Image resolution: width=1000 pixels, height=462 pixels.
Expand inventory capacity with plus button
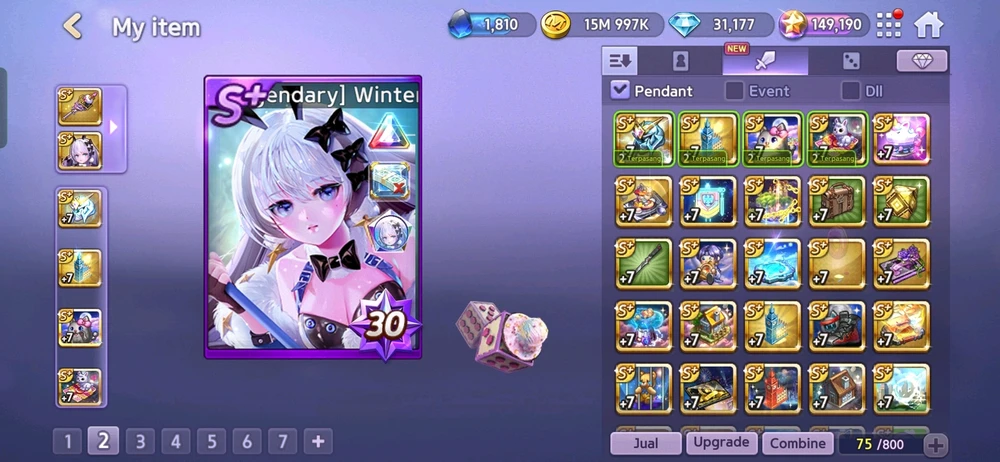935,445
